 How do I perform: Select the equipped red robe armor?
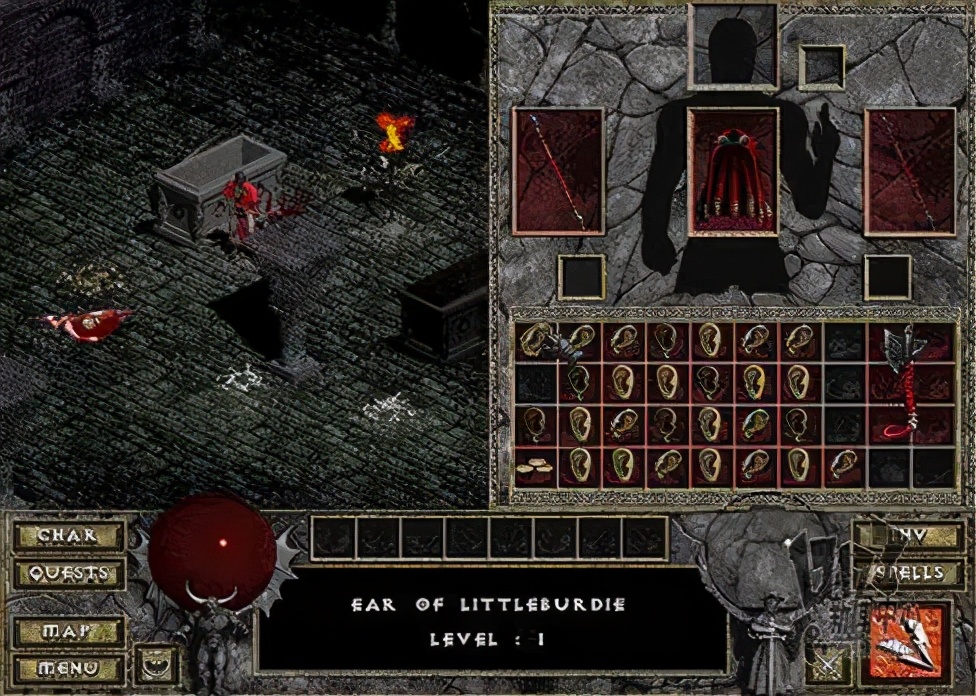(x=733, y=172)
